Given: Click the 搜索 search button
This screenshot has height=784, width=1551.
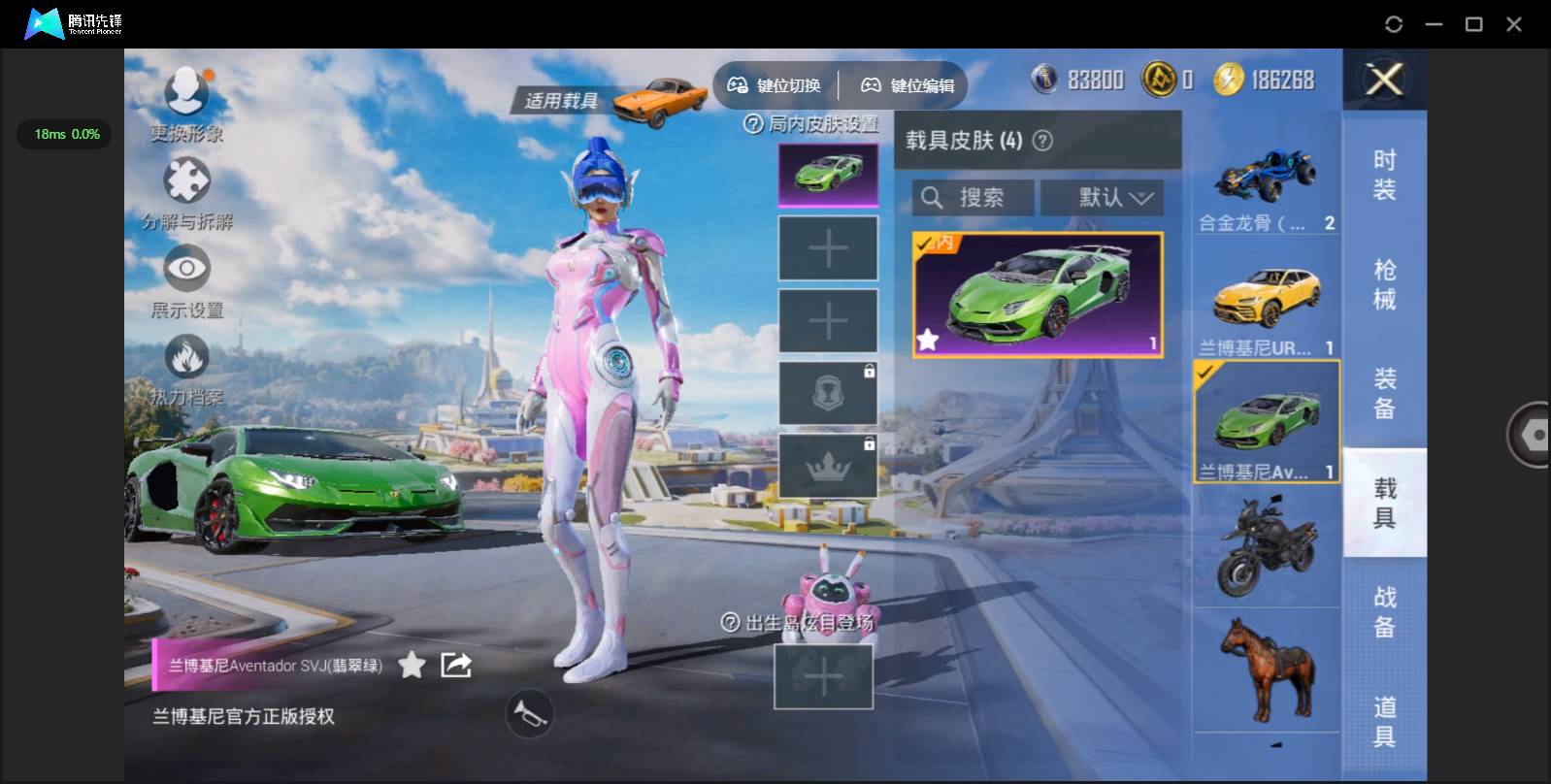Looking at the screenshot, I should pos(982,198).
